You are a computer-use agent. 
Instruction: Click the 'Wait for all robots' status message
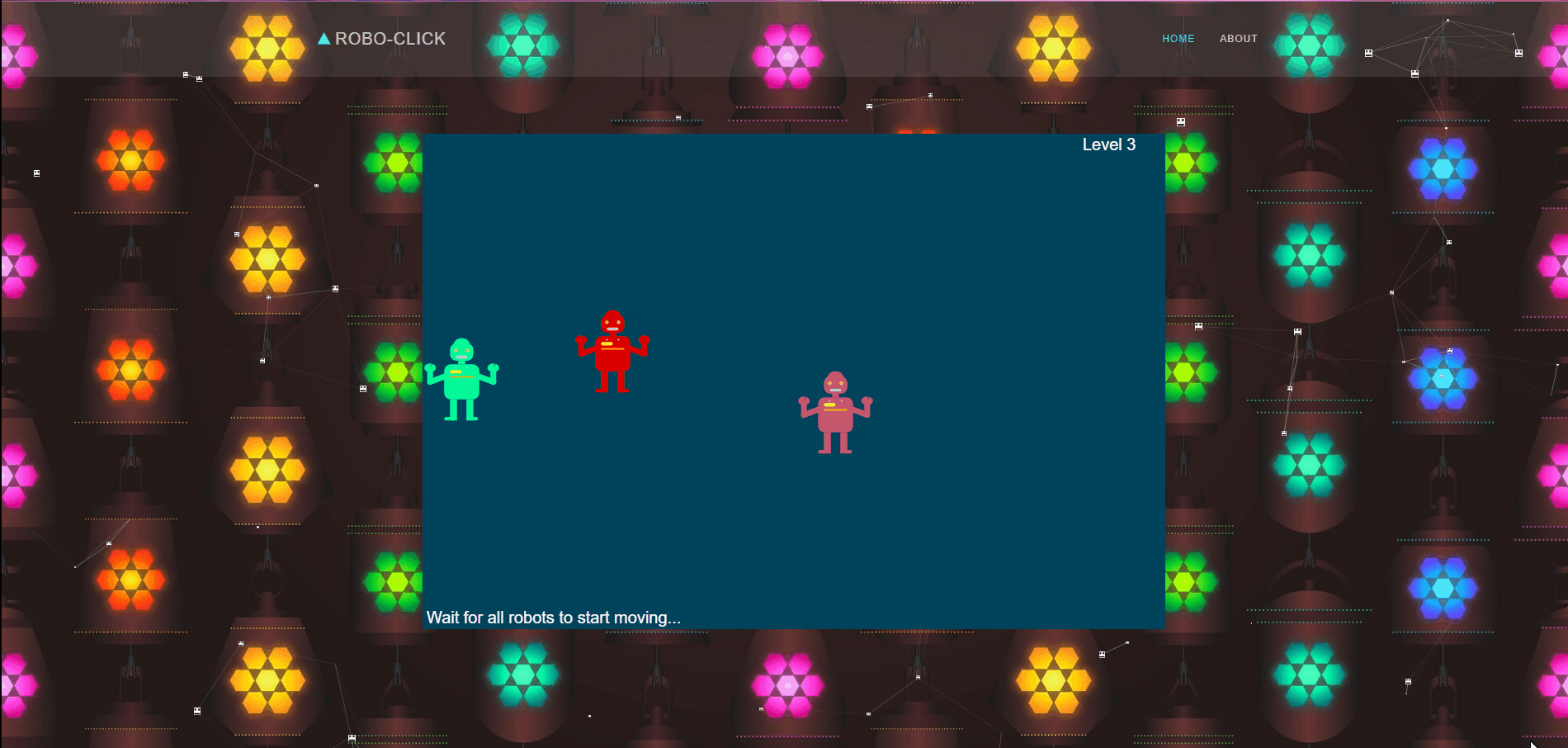[554, 617]
